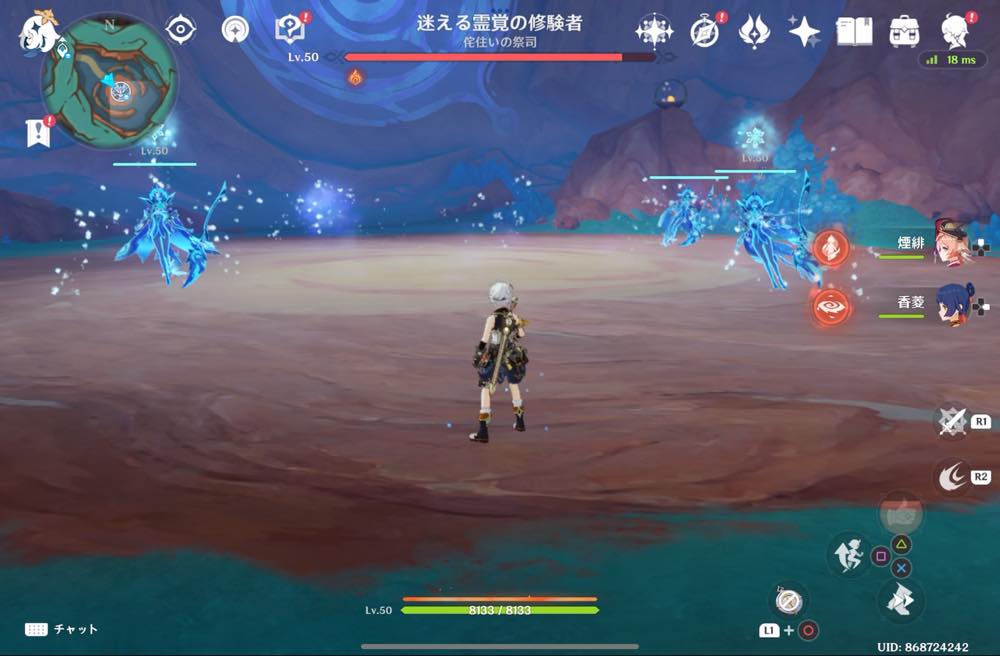Screen dimensions: 1000x656
Task: Open the backpack inventory
Action: 905,31
